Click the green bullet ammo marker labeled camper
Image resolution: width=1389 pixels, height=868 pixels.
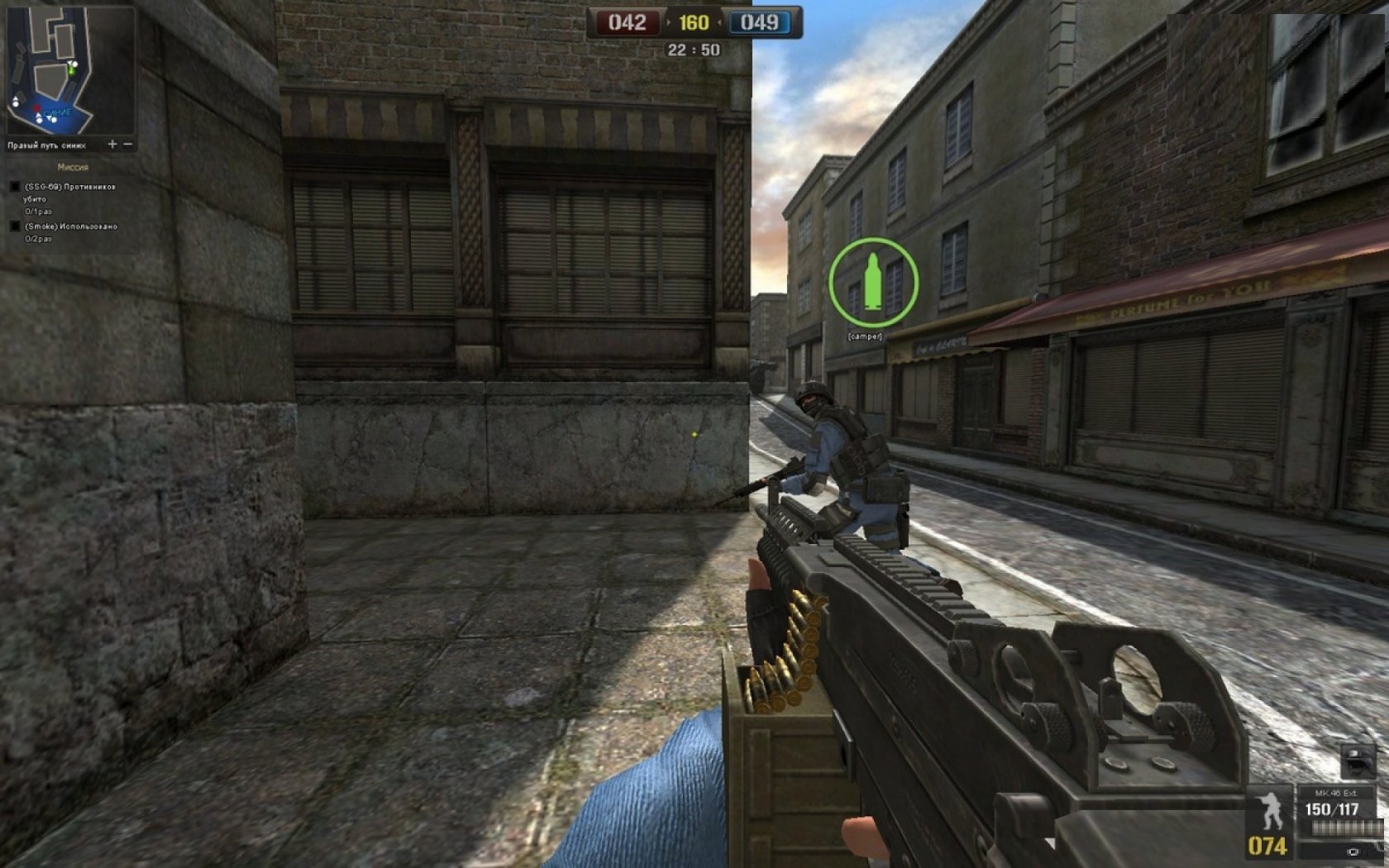[x=873, y=282]
